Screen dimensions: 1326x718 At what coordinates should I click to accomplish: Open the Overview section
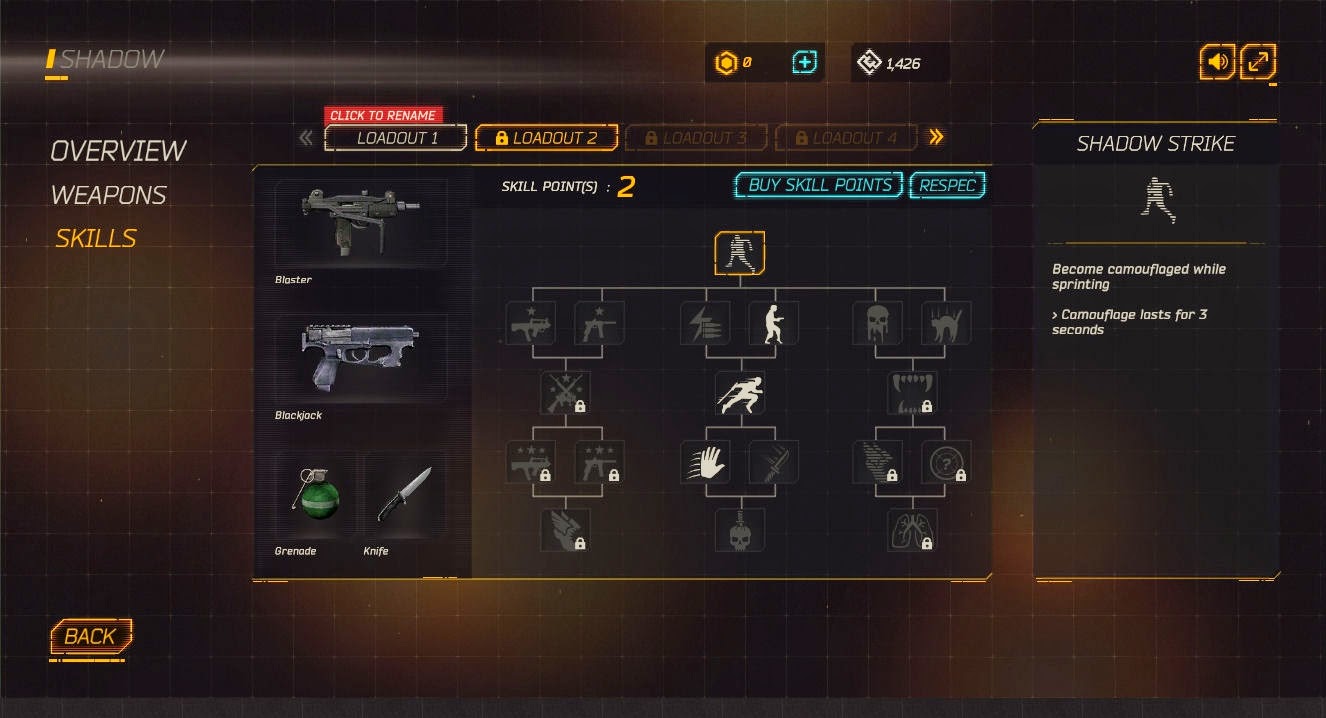click(118, 151)
